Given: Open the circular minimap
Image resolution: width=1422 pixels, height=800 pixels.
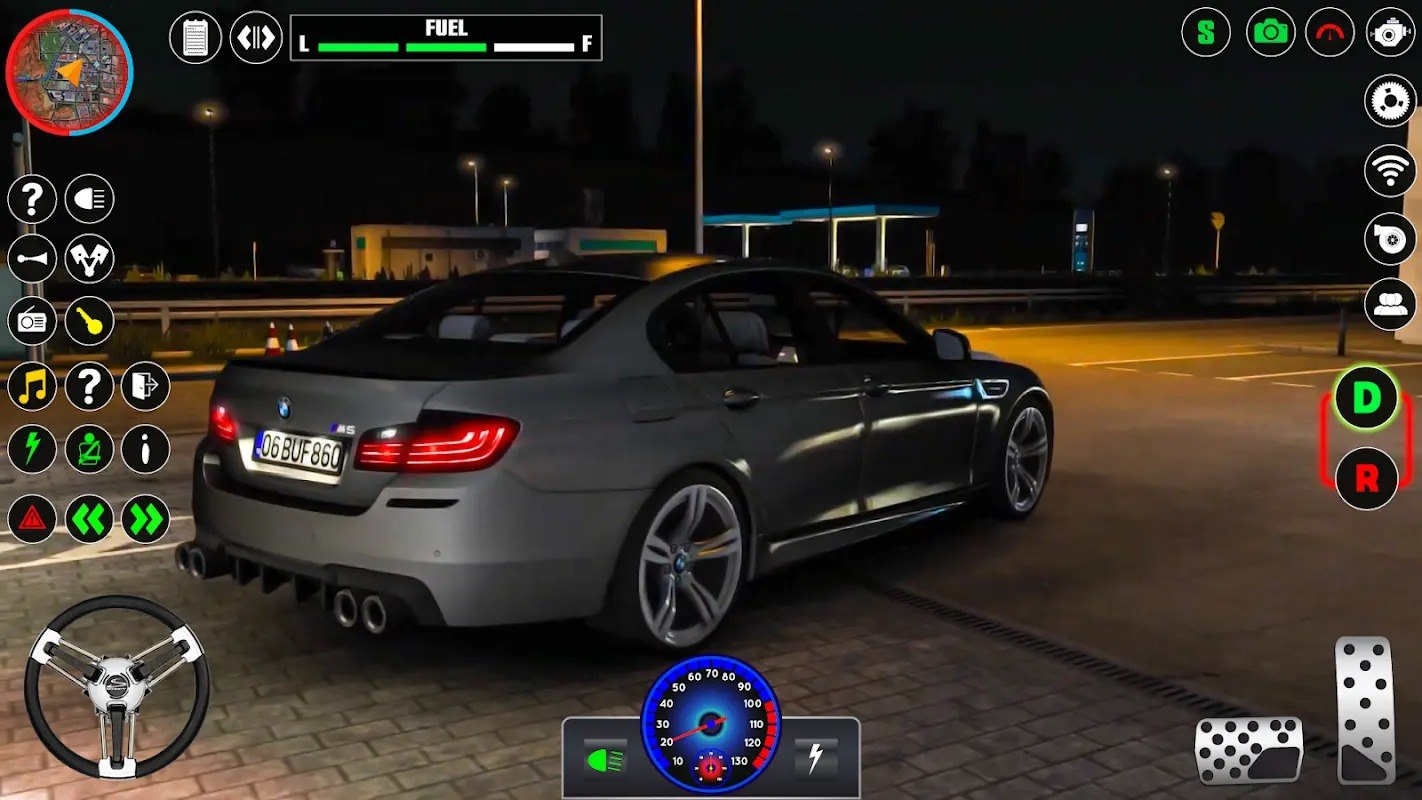Looking at the screenshot, I should (69, 71).
